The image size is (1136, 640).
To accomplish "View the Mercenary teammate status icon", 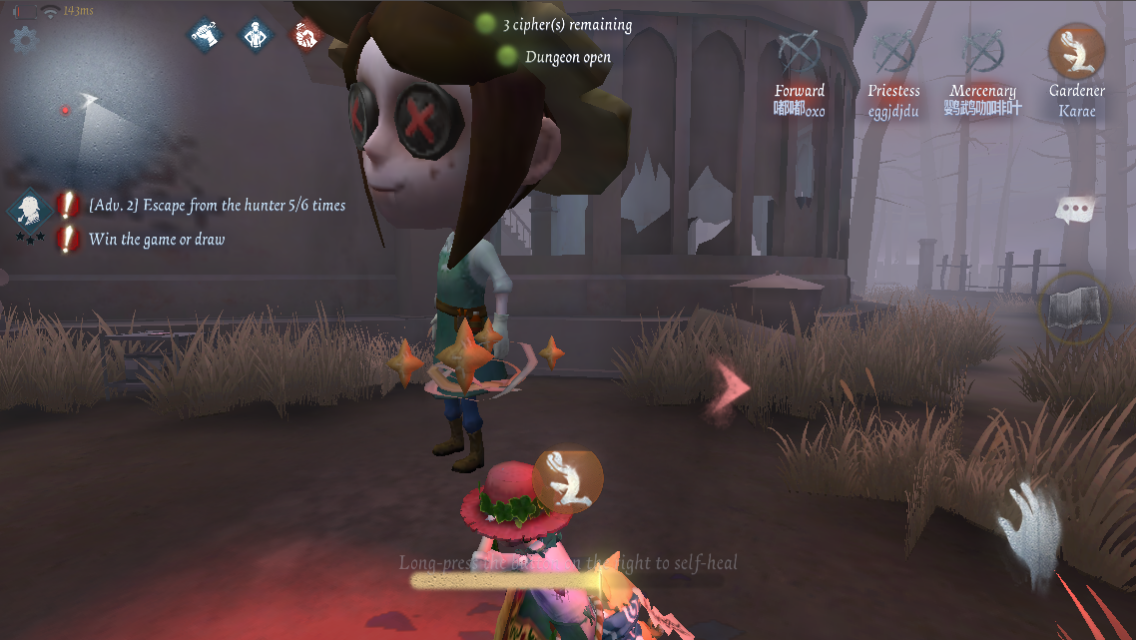I will click(x=983, y=52).
